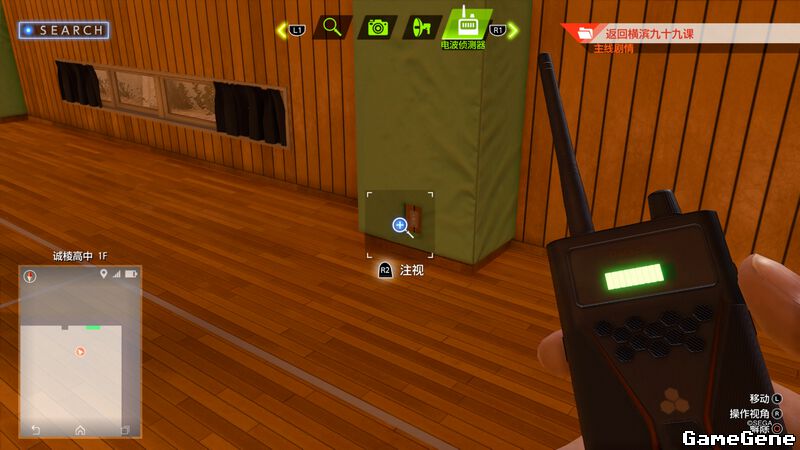Tap the back arrow on phone minimap

click(36, 430)
